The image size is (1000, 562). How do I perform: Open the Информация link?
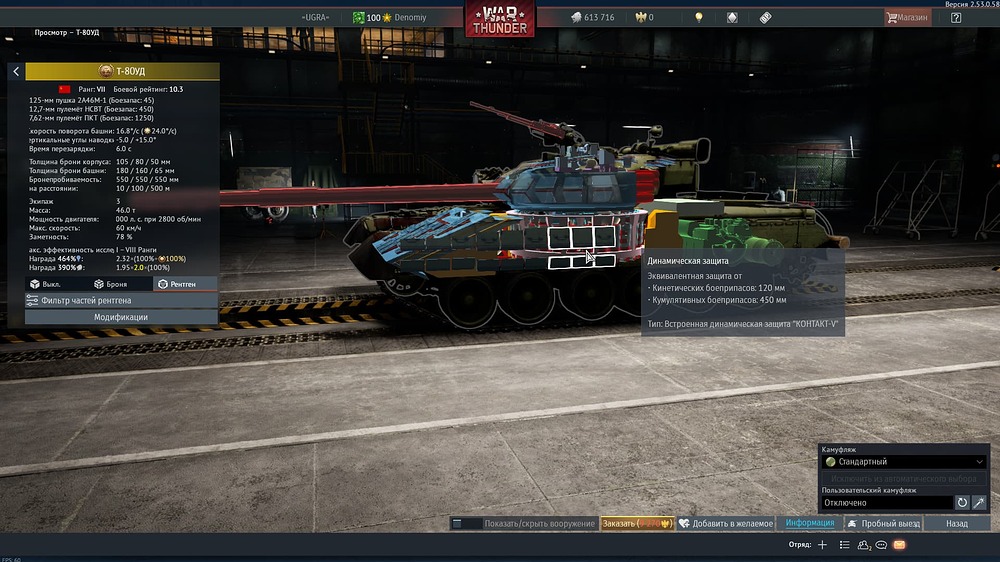pos(809,523)
